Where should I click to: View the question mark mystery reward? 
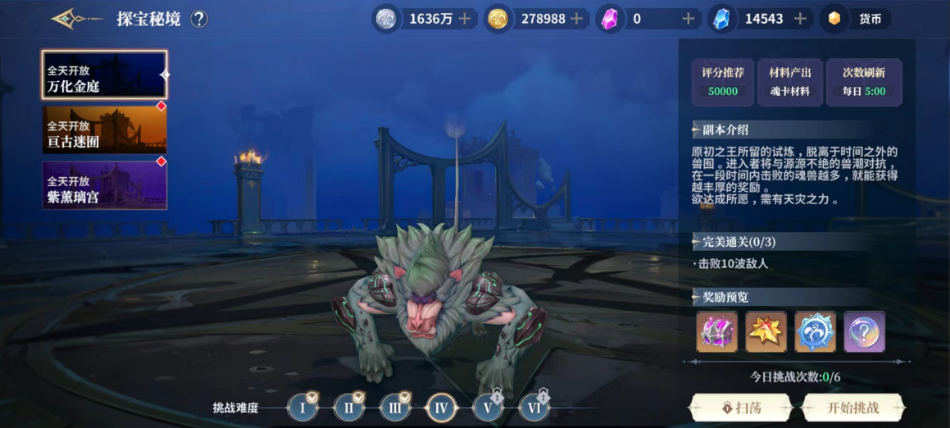click(x=864, y=332)
